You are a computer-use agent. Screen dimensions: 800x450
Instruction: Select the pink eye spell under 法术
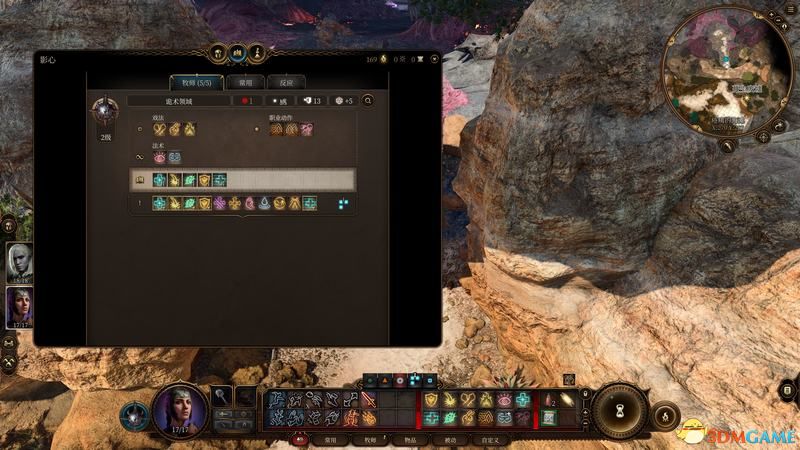click(x=159, y=157)
